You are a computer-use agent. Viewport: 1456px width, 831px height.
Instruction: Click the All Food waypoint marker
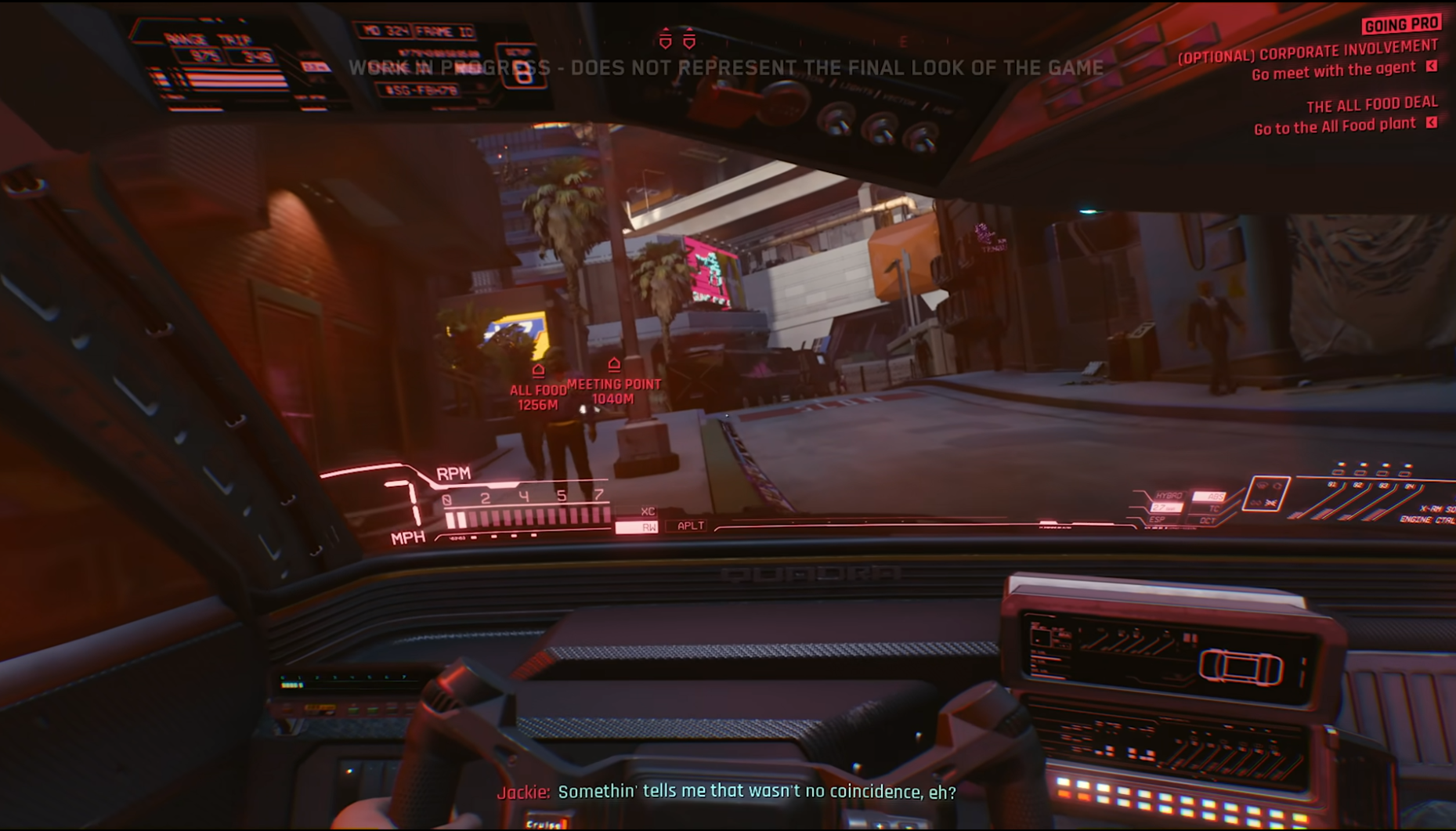(x=538, y=370)
